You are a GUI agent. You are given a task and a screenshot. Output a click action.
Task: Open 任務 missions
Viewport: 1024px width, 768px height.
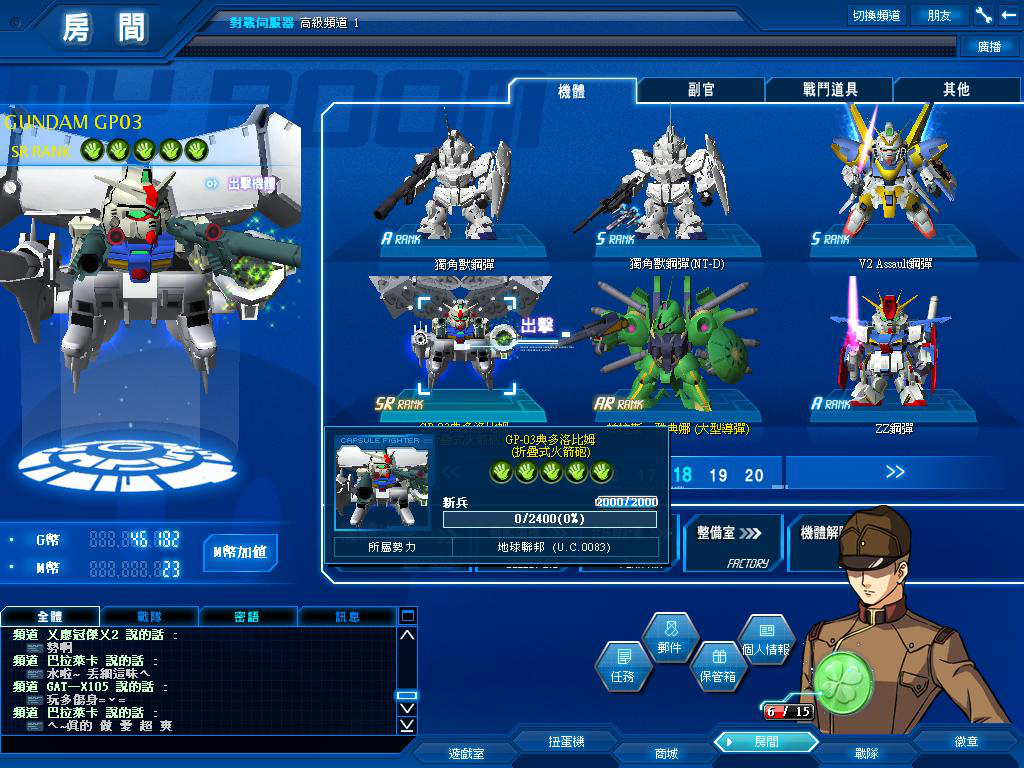tap(623, 665)
